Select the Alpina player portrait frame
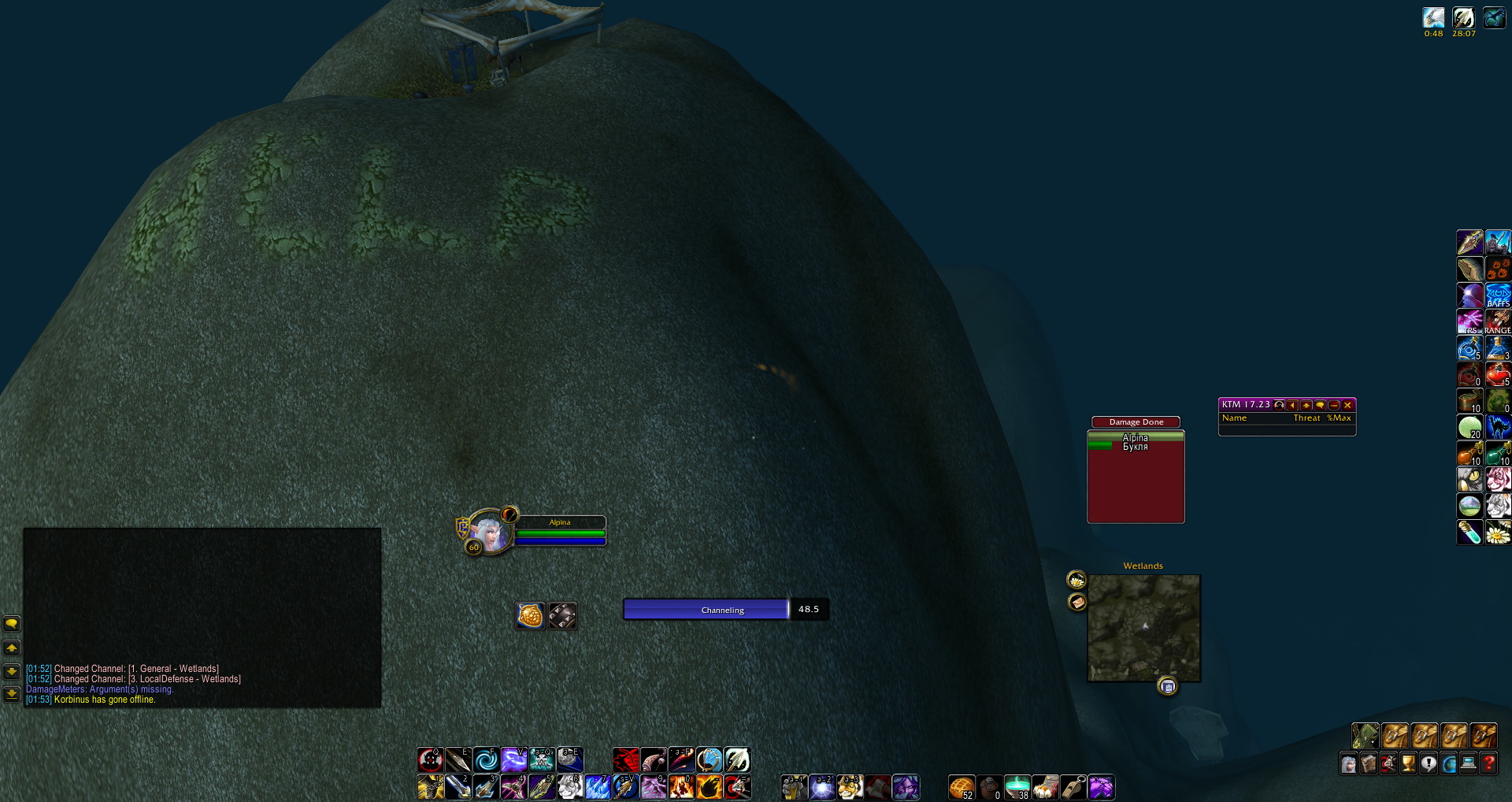The image size is (1512, 802). tap(490, 533)
